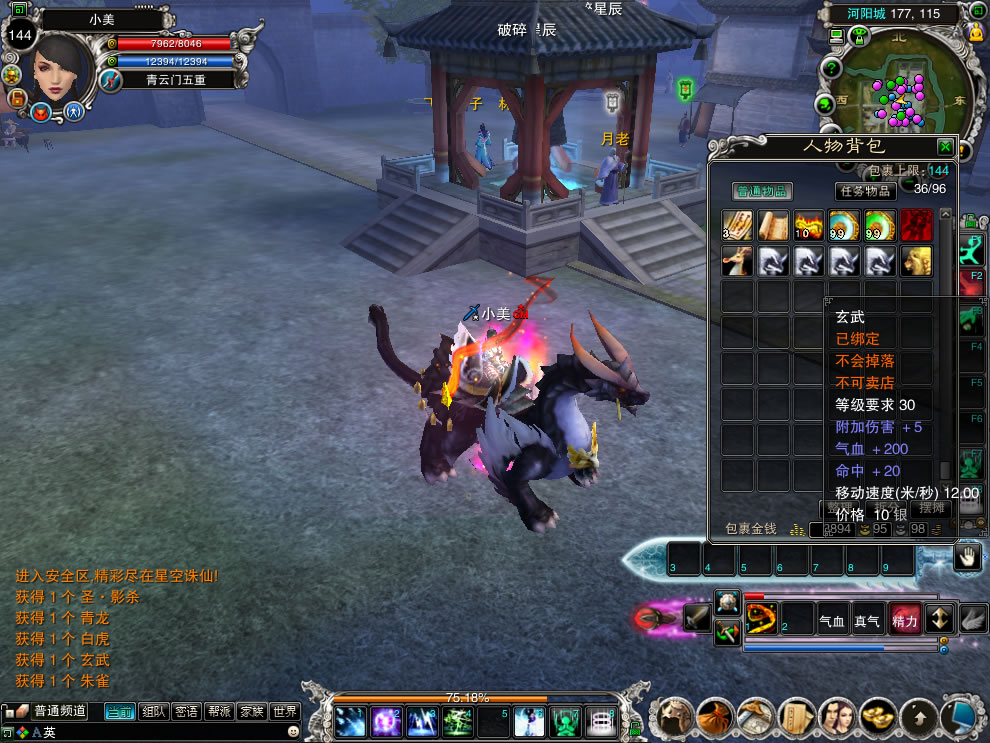The width and height of the screenshot is (990, 743).
Task: Select the rolled scroll item in the bag
Action: (x=772, y=226)
